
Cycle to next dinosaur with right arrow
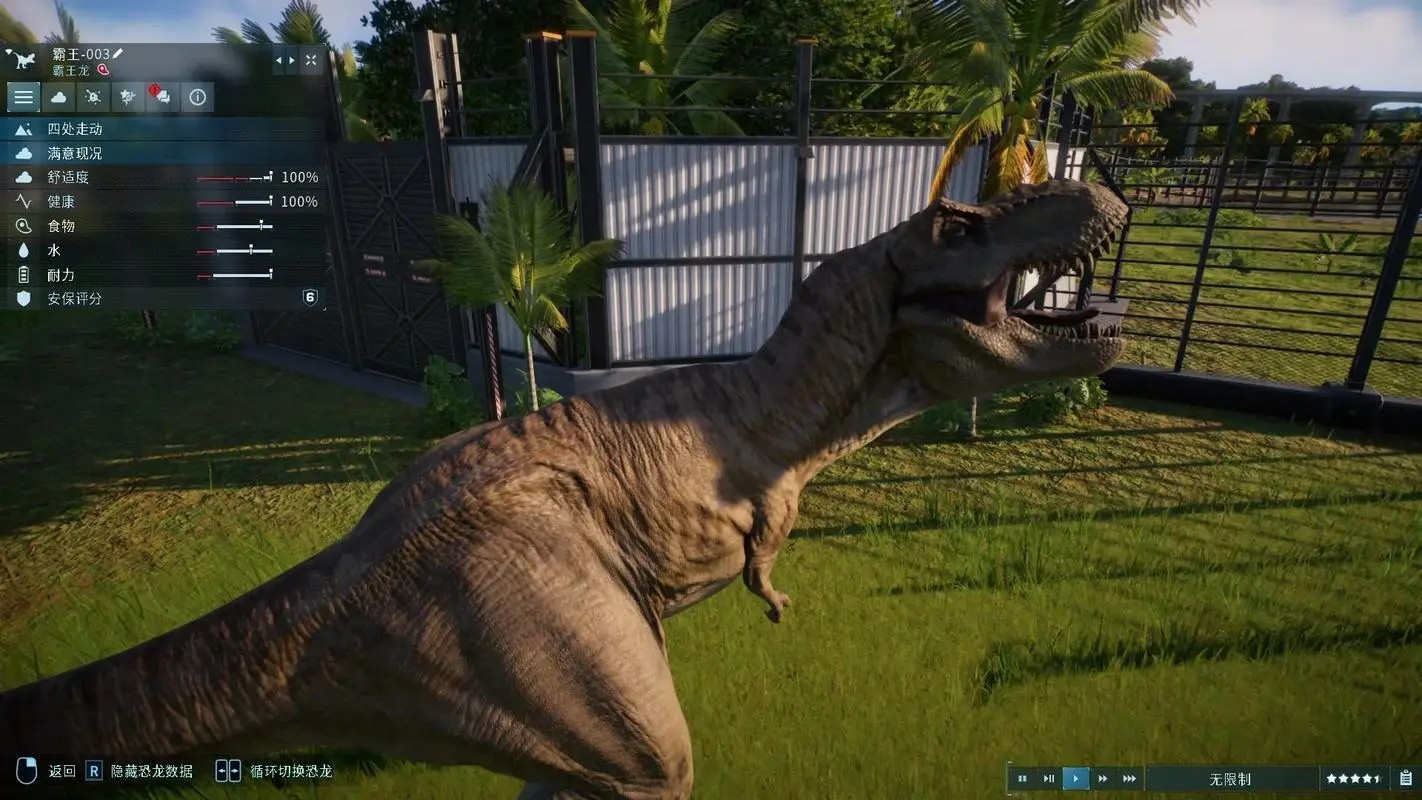[292, 61]
